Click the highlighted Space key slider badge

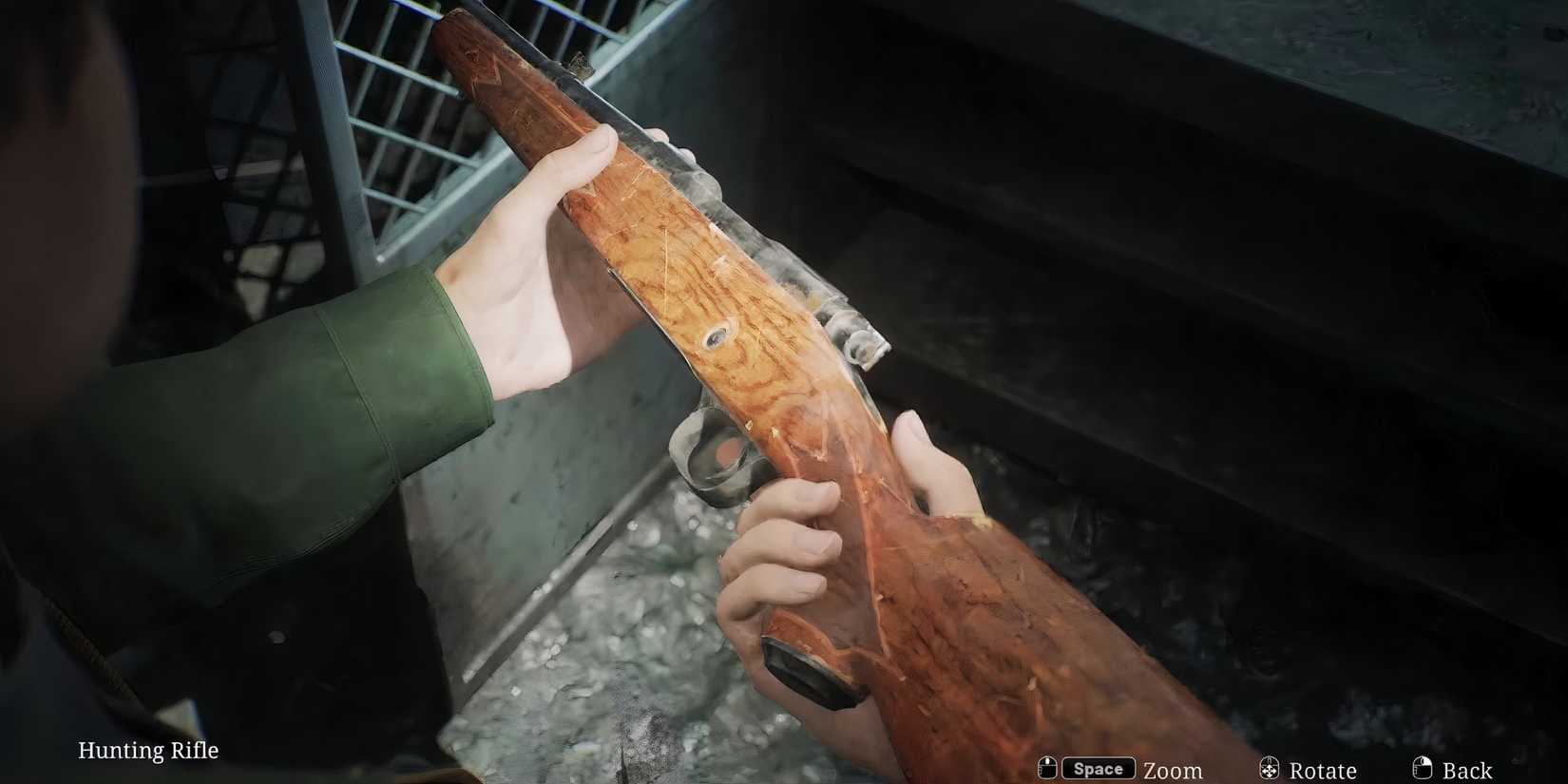click(x=1098, y=767)
